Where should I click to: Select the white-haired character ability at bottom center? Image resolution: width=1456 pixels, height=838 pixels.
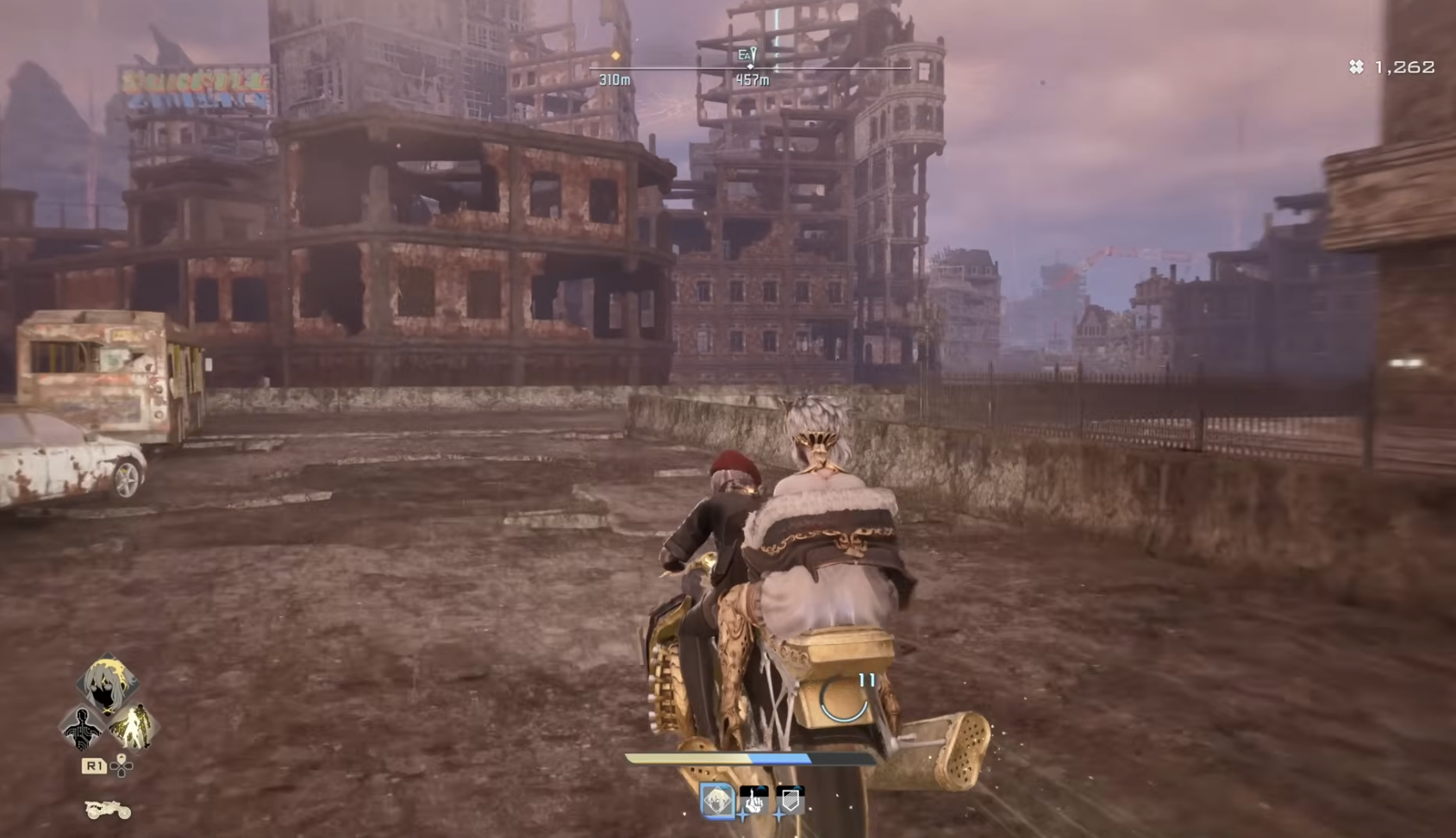tap(719, 801)
